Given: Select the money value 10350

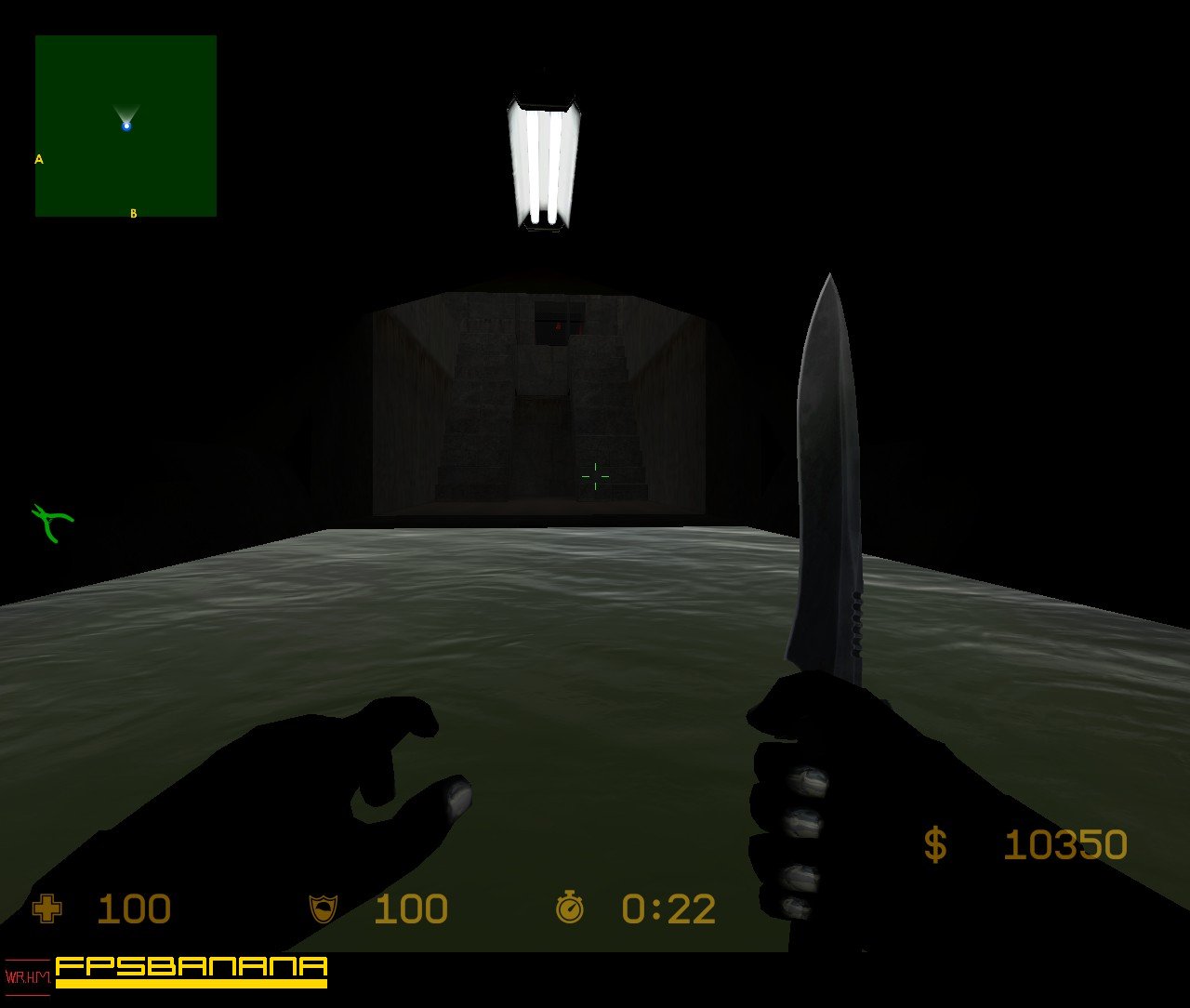Looking at the screenshot, I should [1067, 844].
